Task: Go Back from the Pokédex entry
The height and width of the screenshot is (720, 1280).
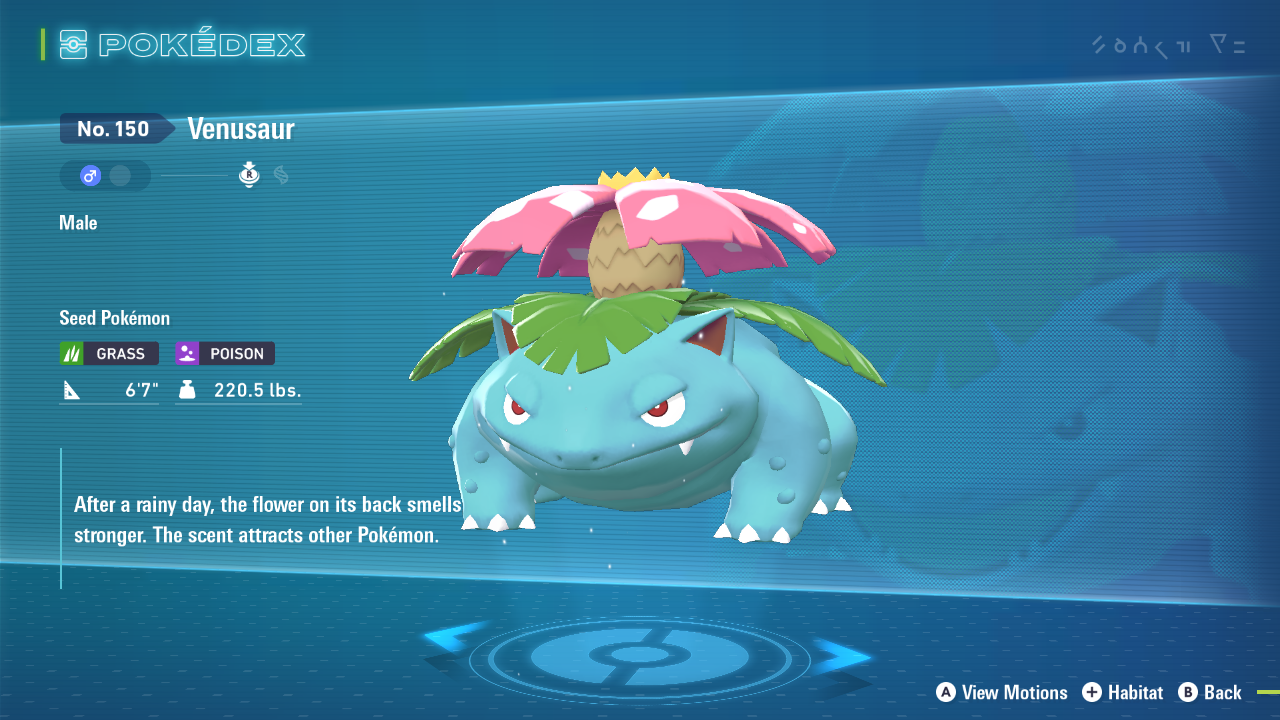Action: 1210,692
